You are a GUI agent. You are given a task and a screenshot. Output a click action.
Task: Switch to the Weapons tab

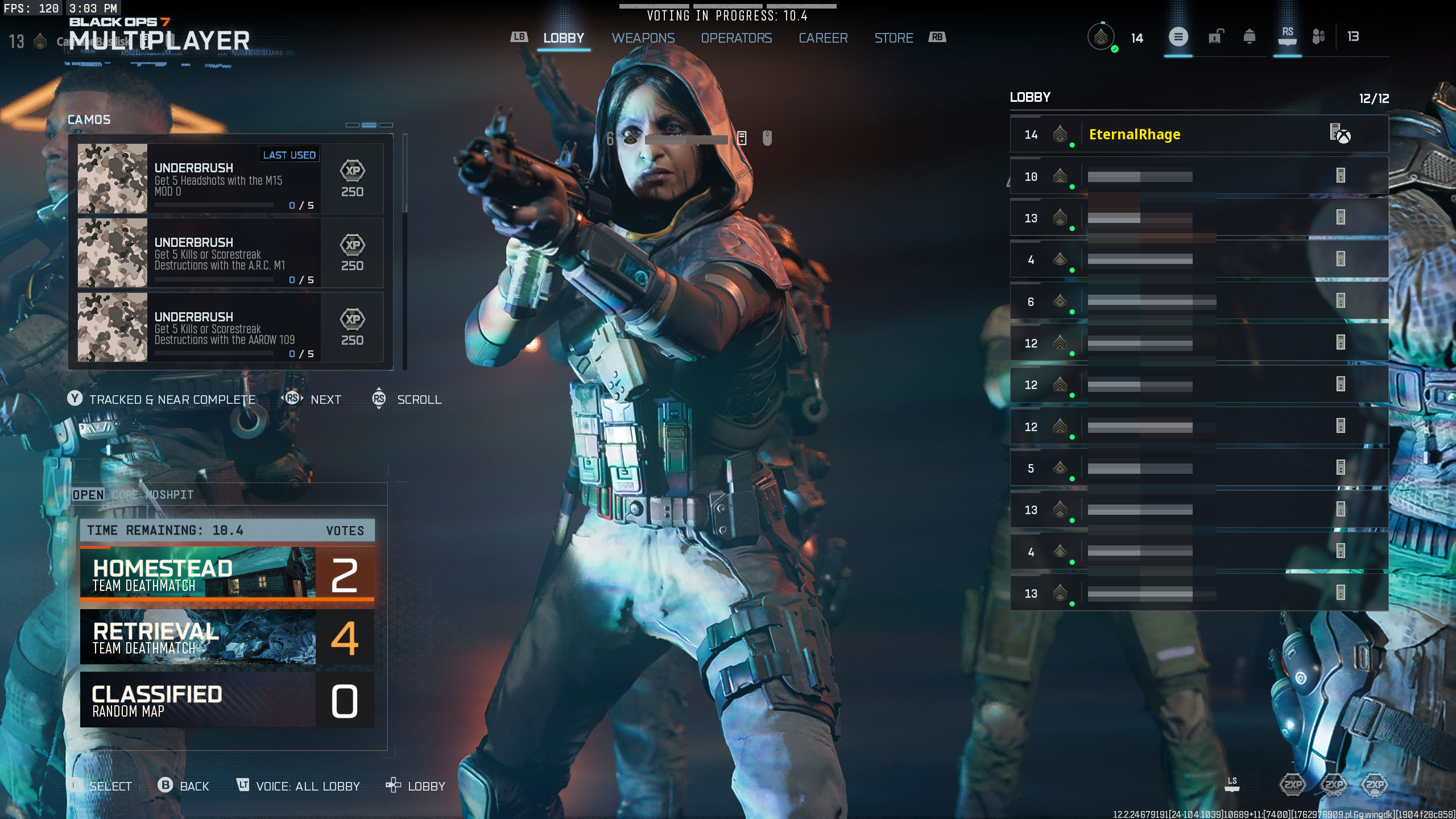(643, 38)
